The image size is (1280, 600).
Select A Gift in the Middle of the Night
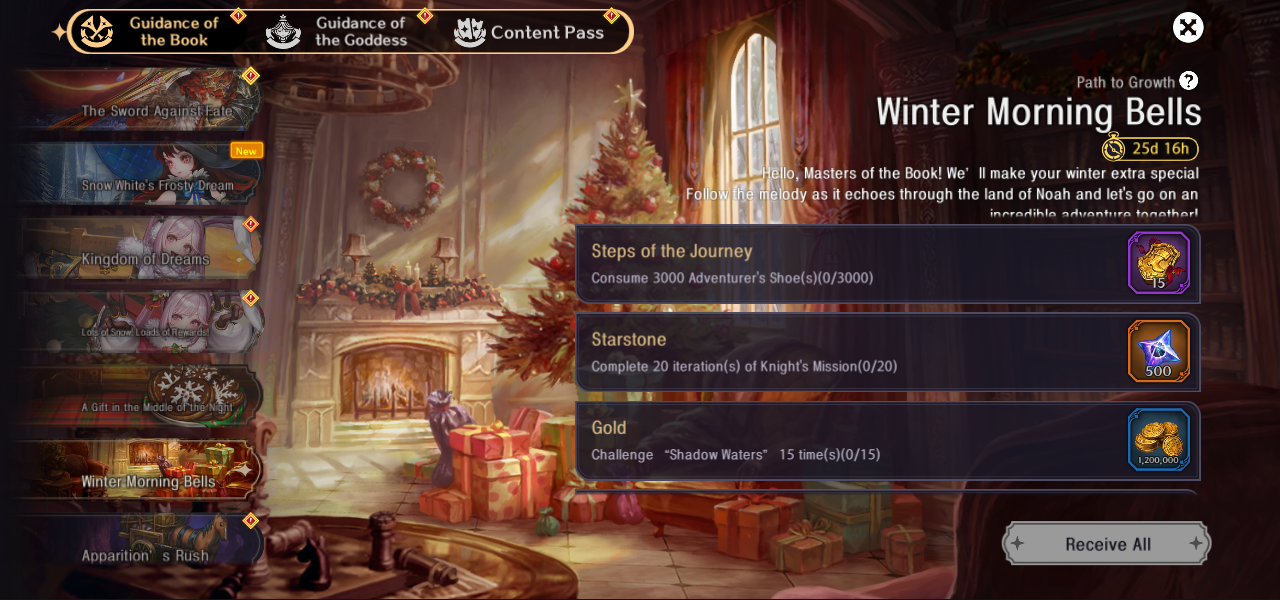140,397
